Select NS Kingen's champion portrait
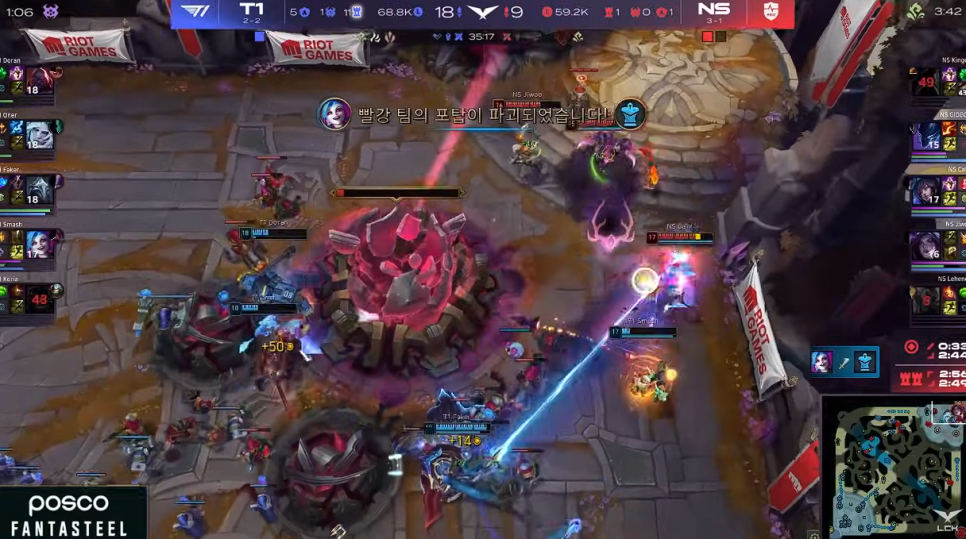Screen dimensions: 966x539 pyautogui.click(x=926, y=81)
